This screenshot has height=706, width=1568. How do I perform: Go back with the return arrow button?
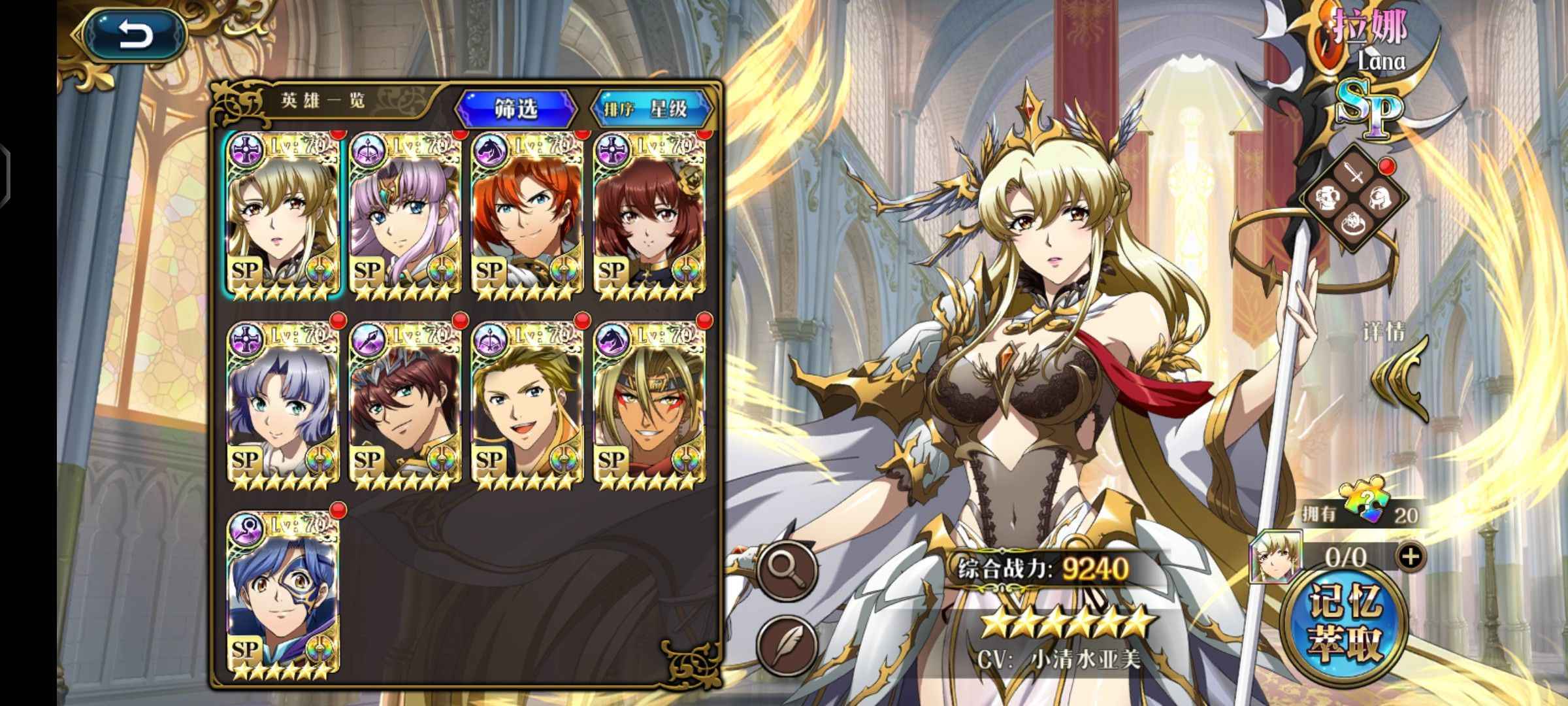(135, 36)
